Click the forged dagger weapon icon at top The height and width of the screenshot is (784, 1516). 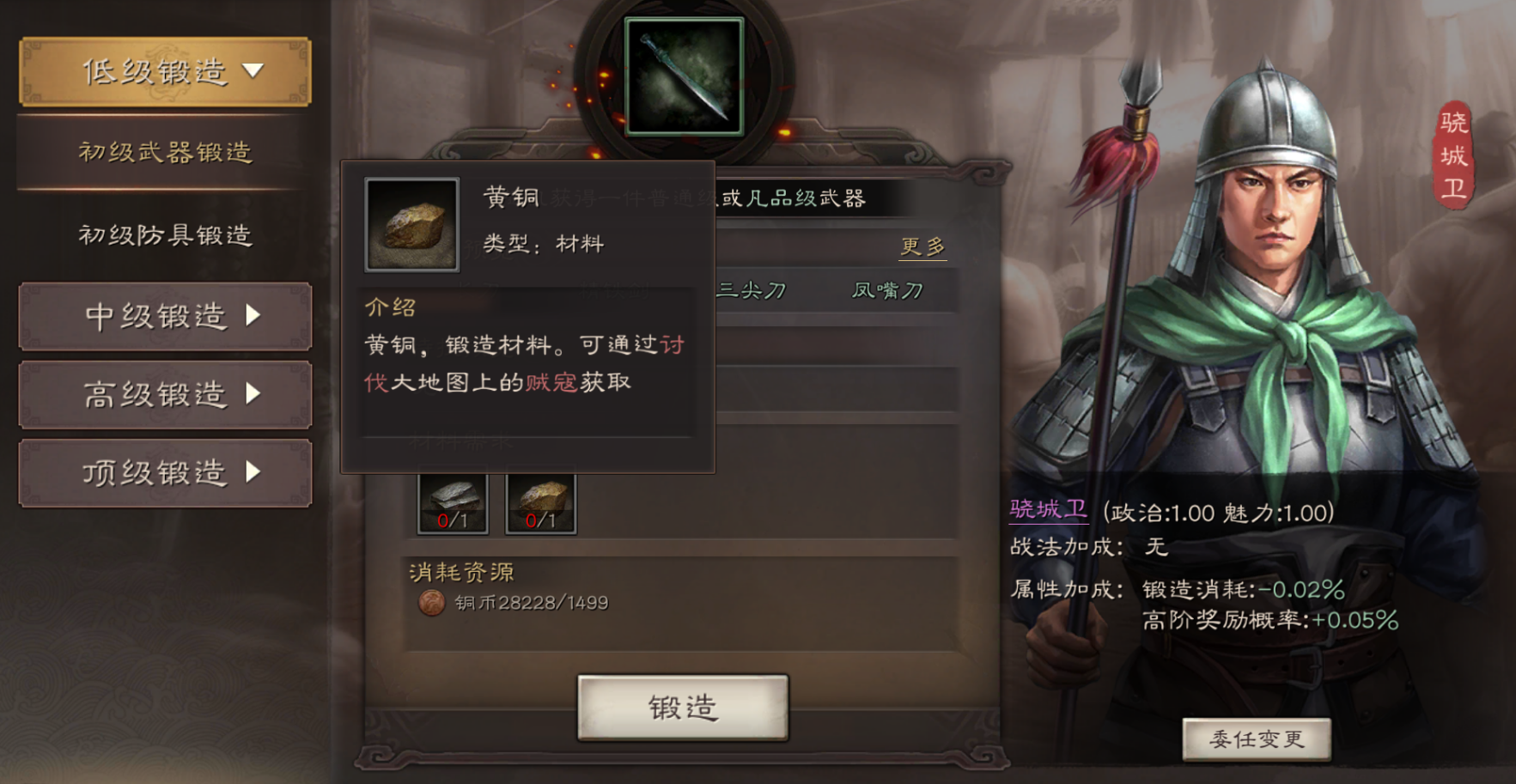point(683,77)
